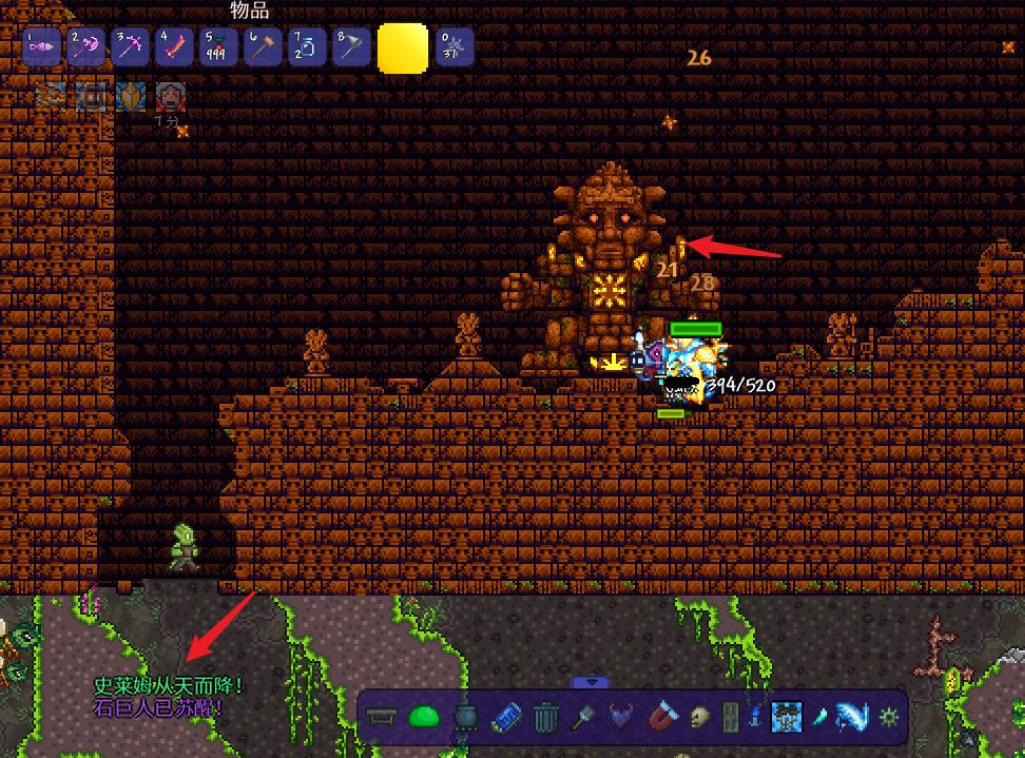Select the pink pickaxe in slot 3
Screen dimensions: 1025x758
pos(130,47)
